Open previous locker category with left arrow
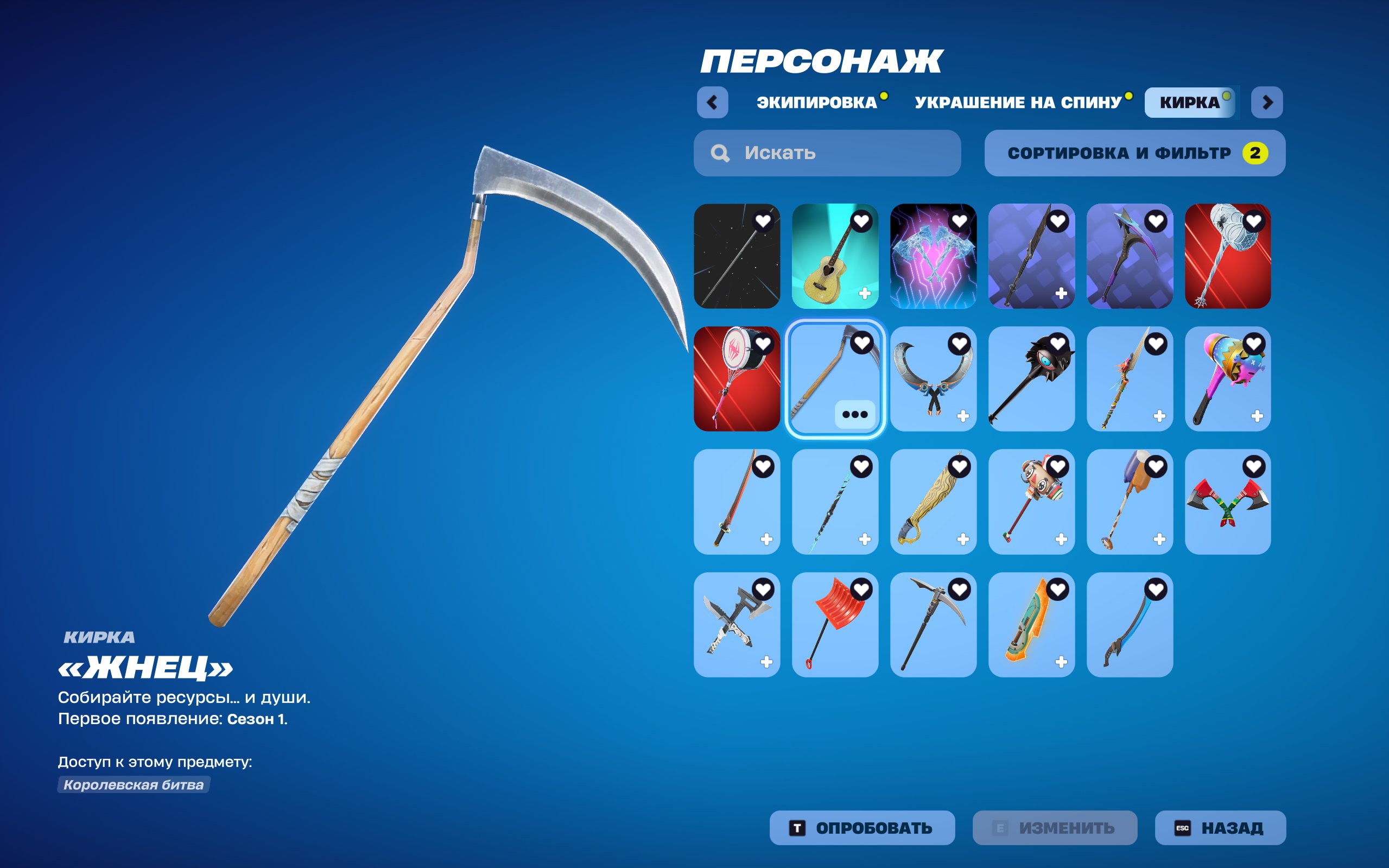 click(712, 102)
